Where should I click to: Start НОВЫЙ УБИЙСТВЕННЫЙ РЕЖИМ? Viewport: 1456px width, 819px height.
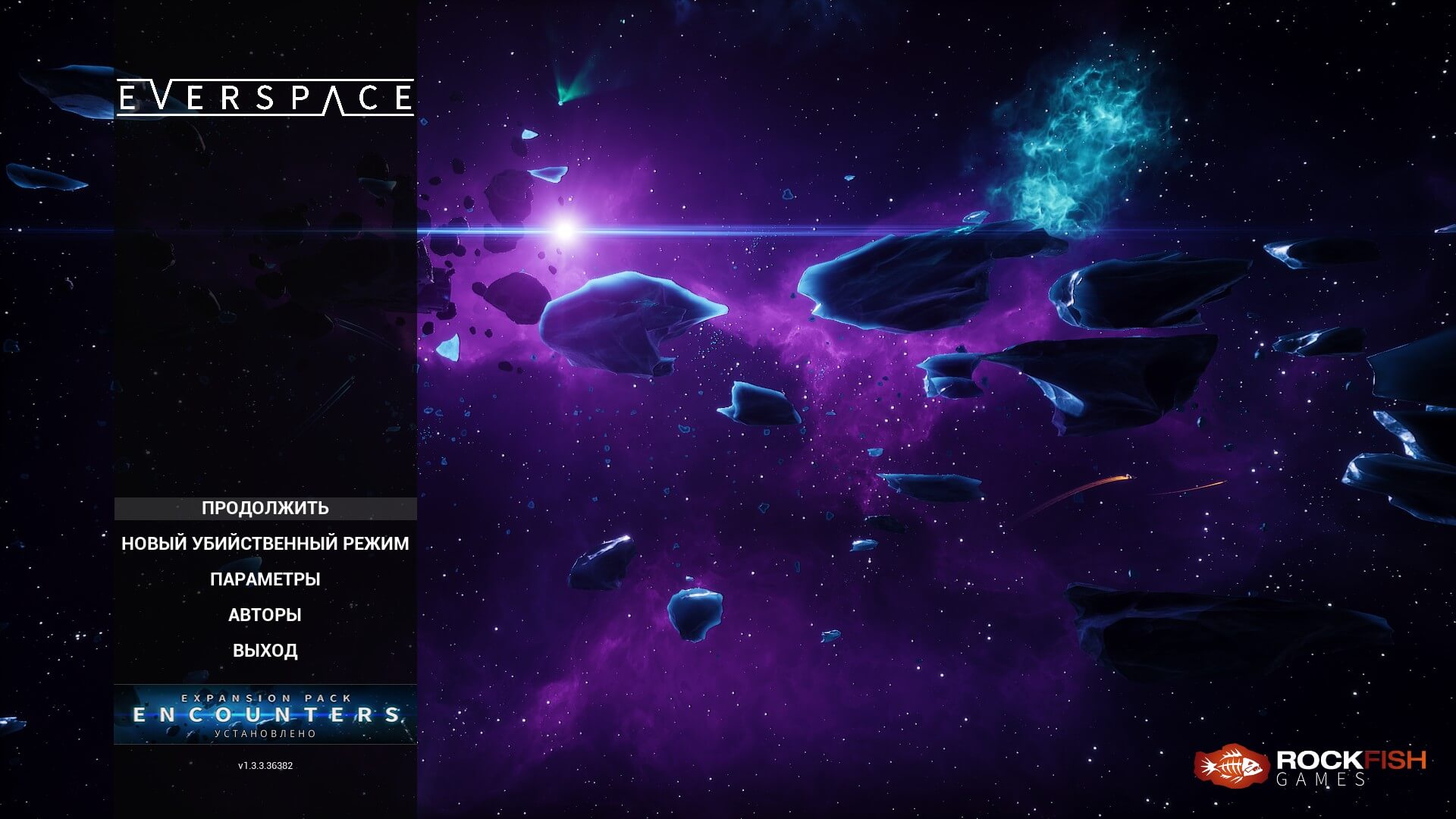click(265, 544)
